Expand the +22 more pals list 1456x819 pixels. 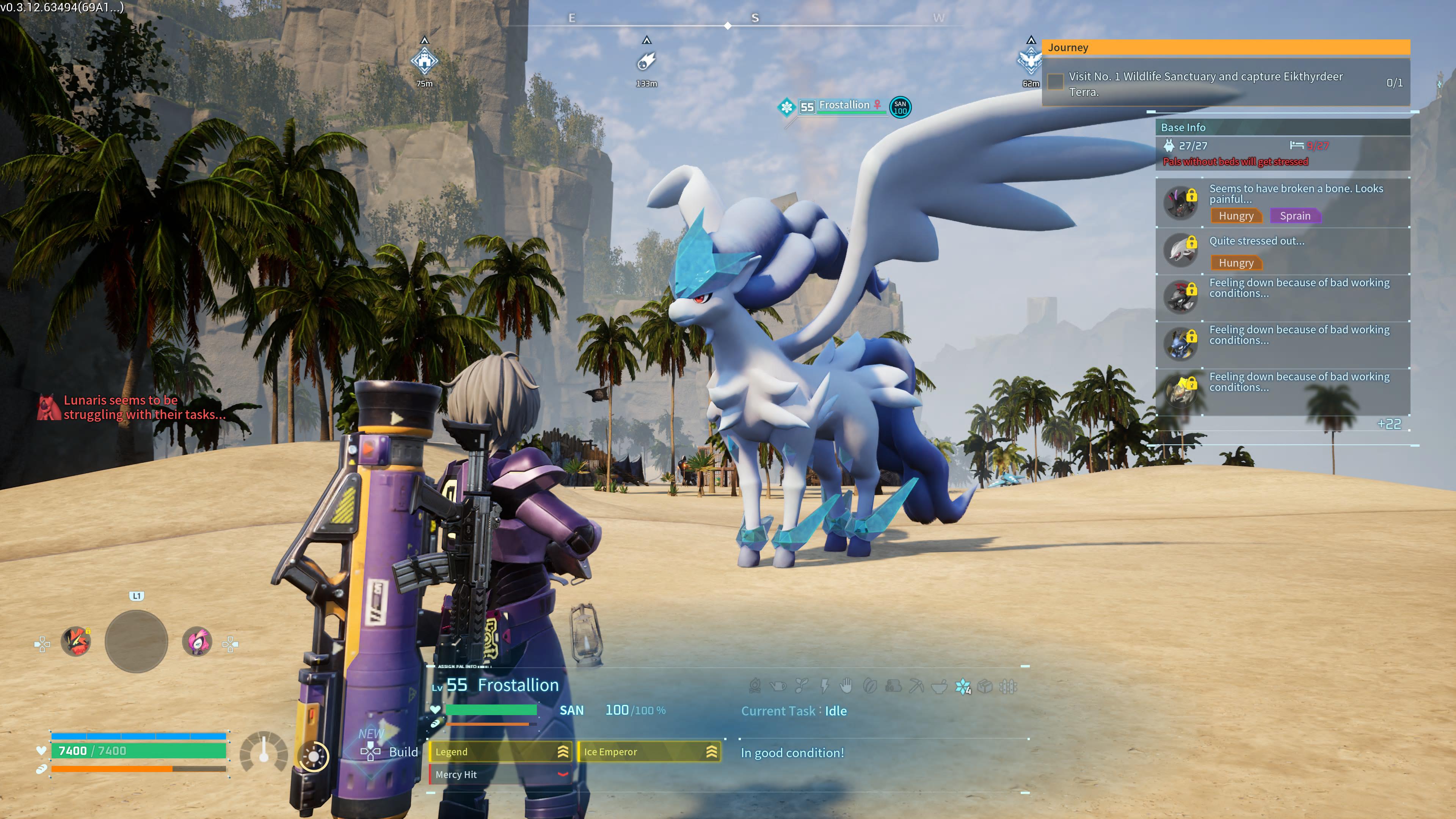point(1389,424)
